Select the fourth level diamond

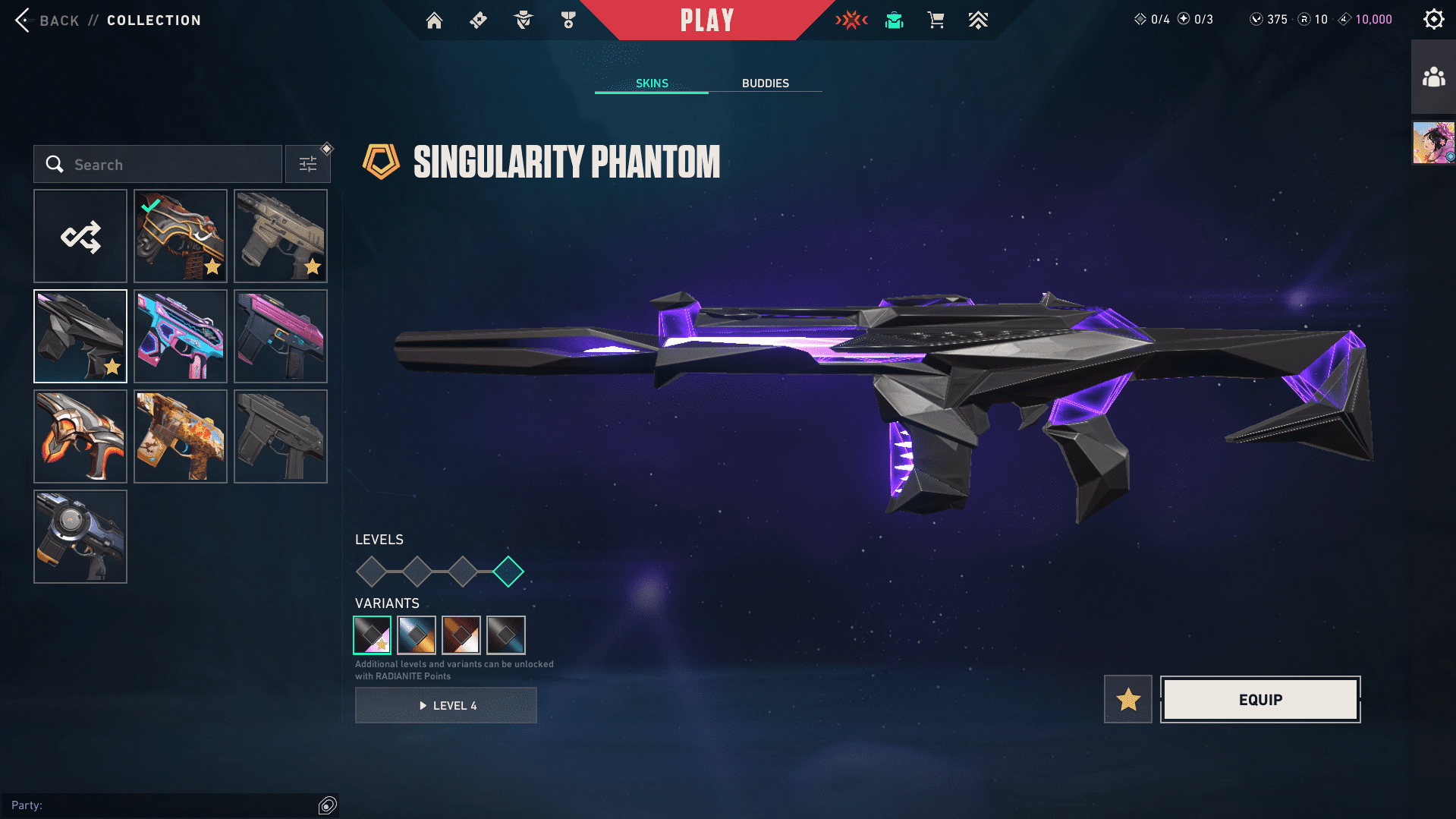(x=508, y=572)
